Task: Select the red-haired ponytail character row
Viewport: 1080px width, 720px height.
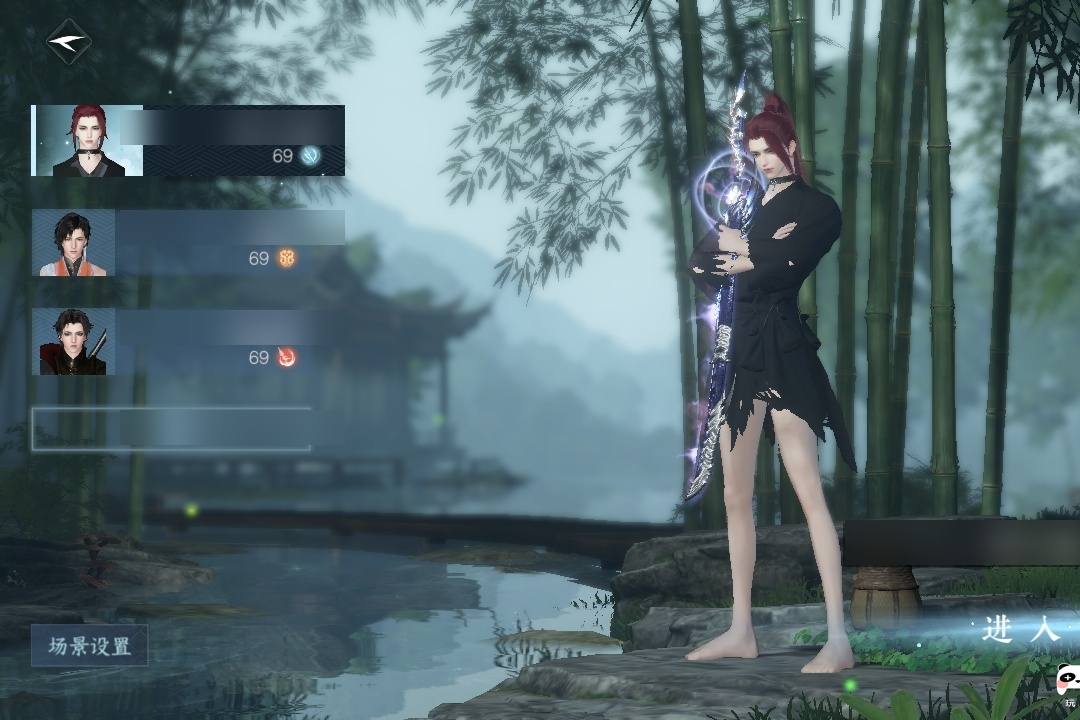Action: coord(188,141)
